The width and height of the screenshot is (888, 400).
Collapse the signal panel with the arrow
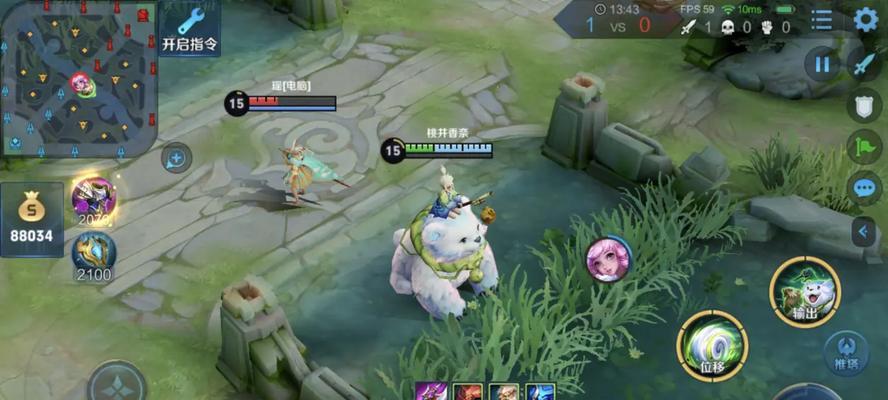864,232
